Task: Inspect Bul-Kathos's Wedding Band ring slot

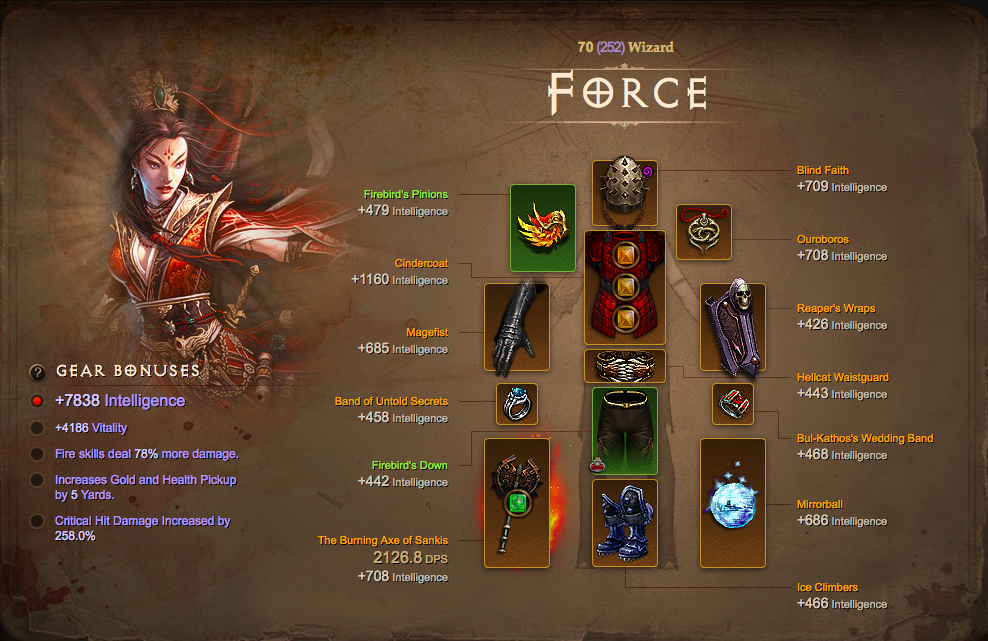Action: [x=733, y=404]
